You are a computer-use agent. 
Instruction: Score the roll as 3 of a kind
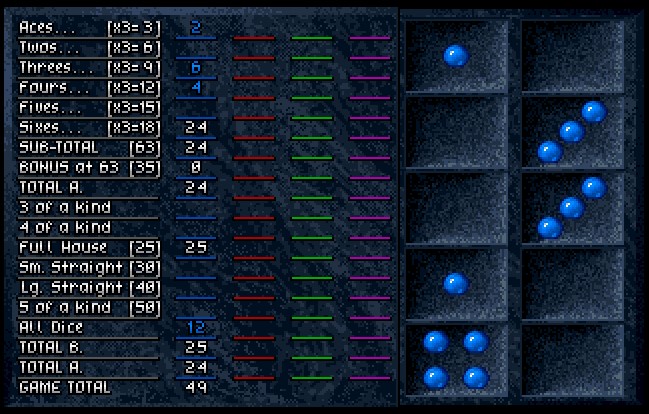pos(89,207)
